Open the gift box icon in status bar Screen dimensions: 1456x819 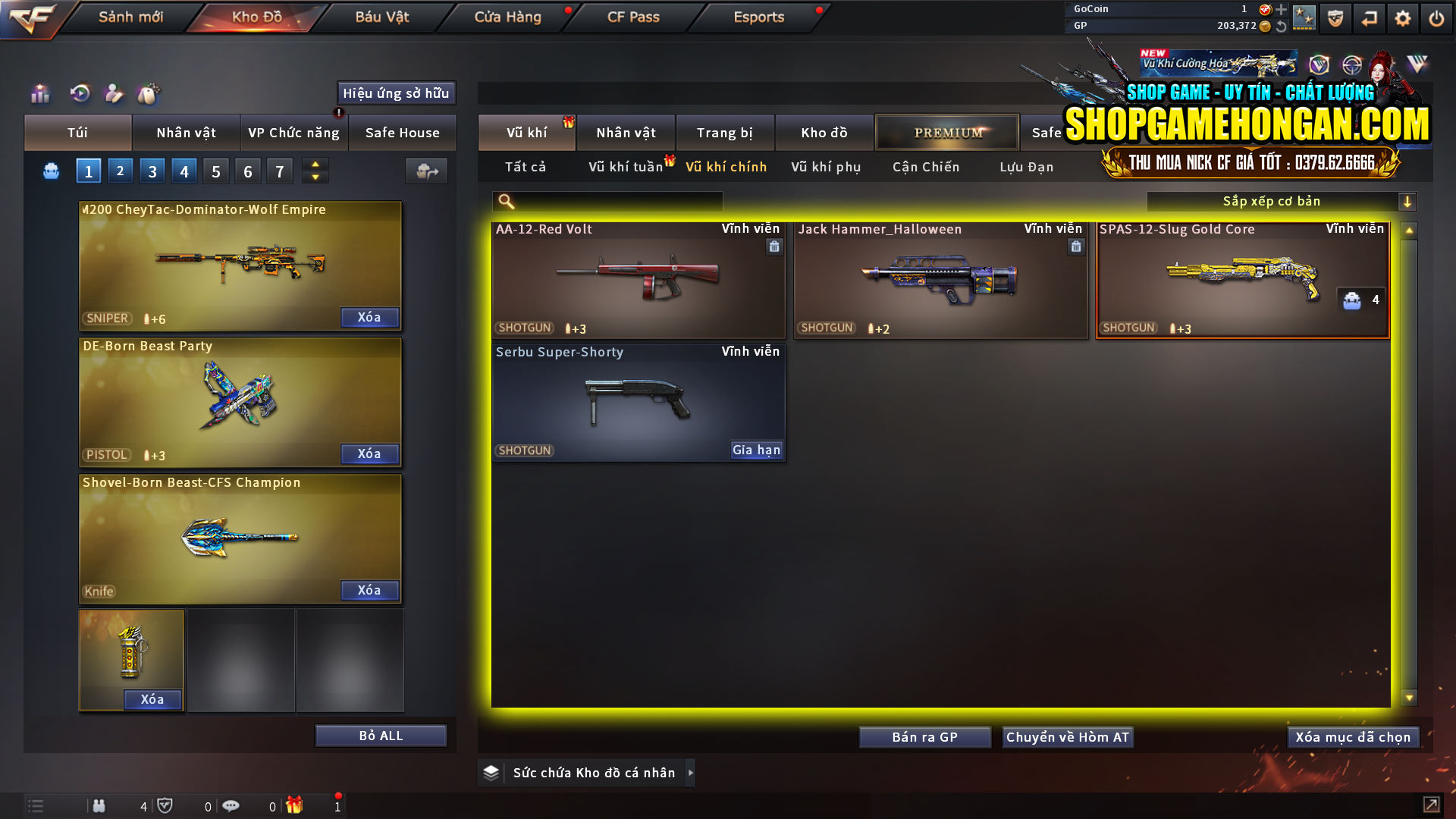tap(296, 806)
